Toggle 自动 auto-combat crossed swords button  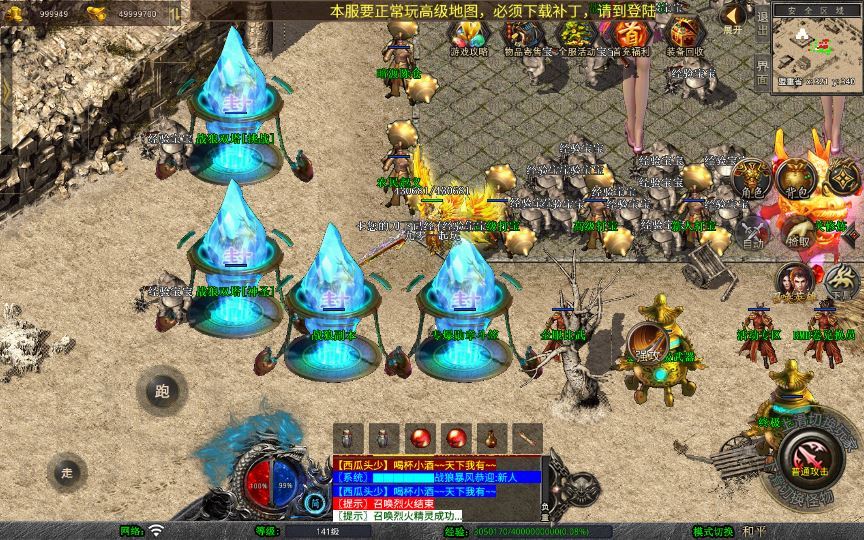pyautogui.click(x=751, y=233)
